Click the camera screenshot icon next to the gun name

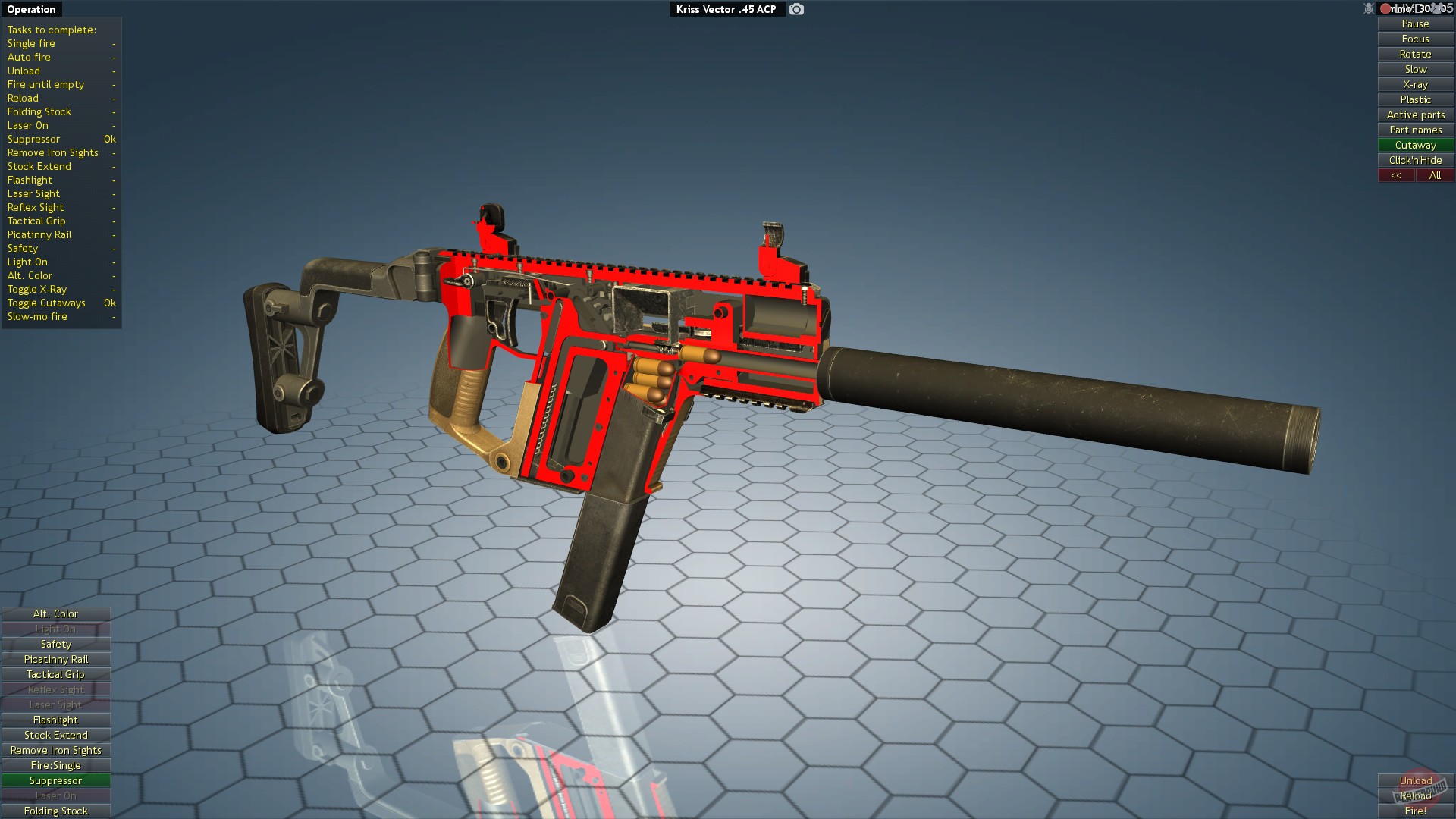(x=795, y=9)
